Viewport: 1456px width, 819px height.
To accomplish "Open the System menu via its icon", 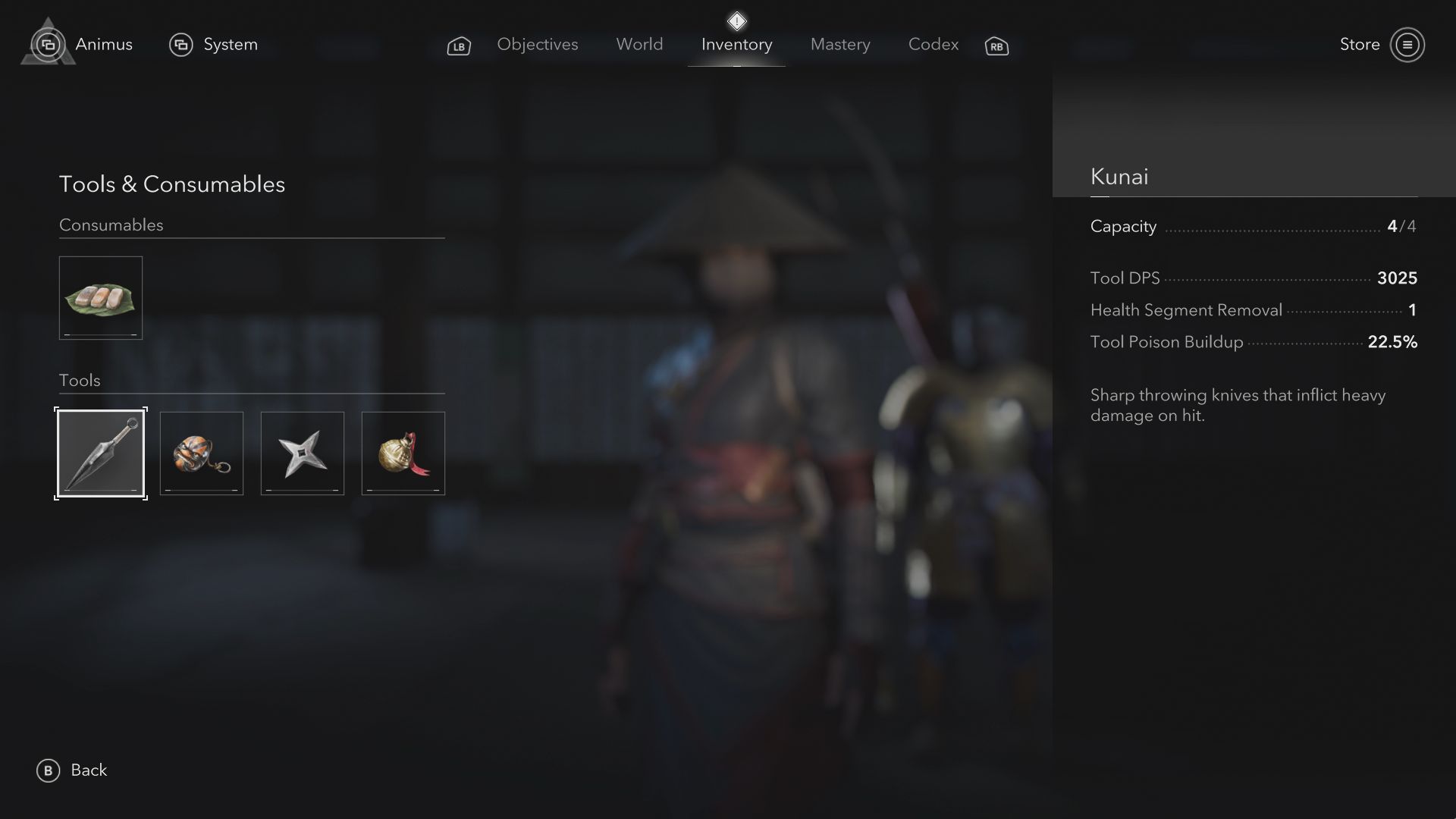I will click(x=180, y=45).
